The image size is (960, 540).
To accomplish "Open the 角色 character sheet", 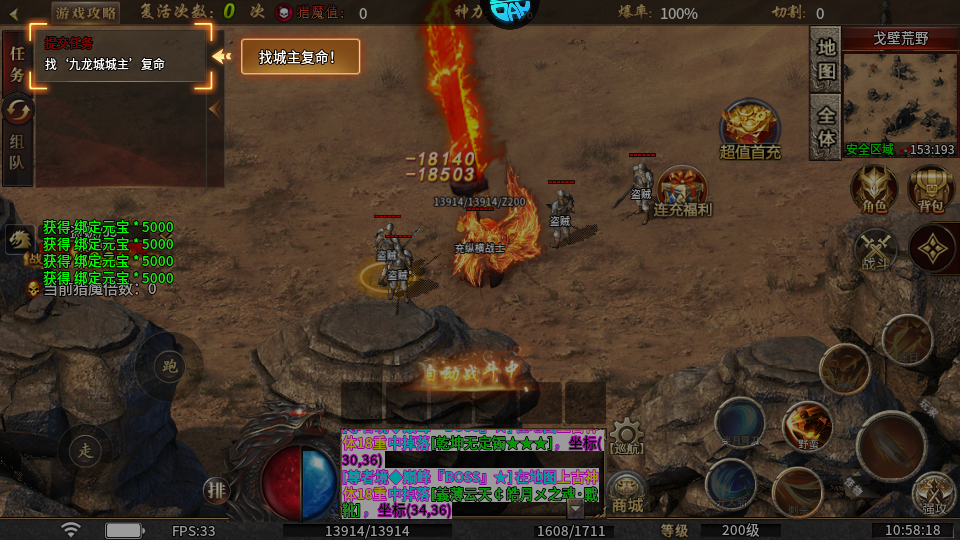I will coord(874,188).
